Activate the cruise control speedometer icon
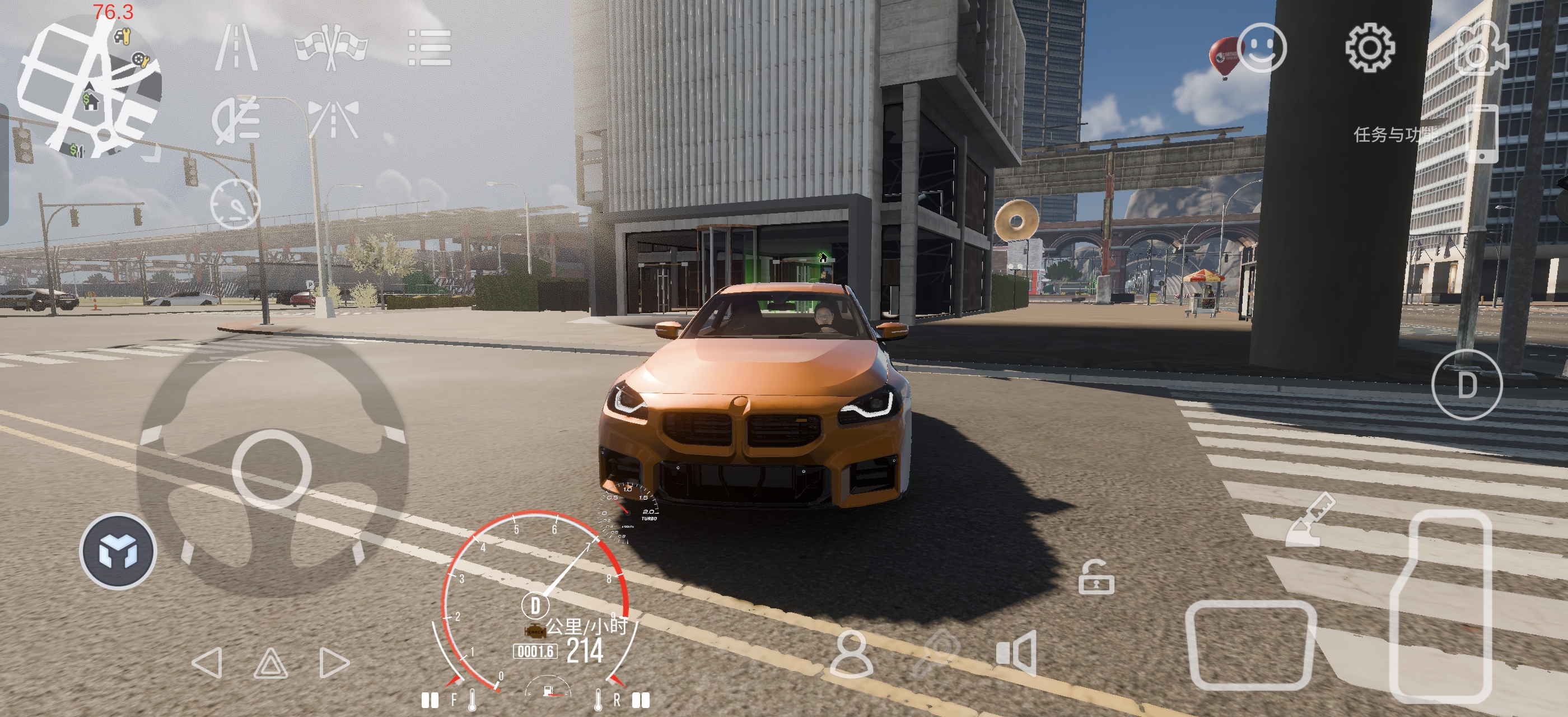The image size is (1568, 717). 235,204
